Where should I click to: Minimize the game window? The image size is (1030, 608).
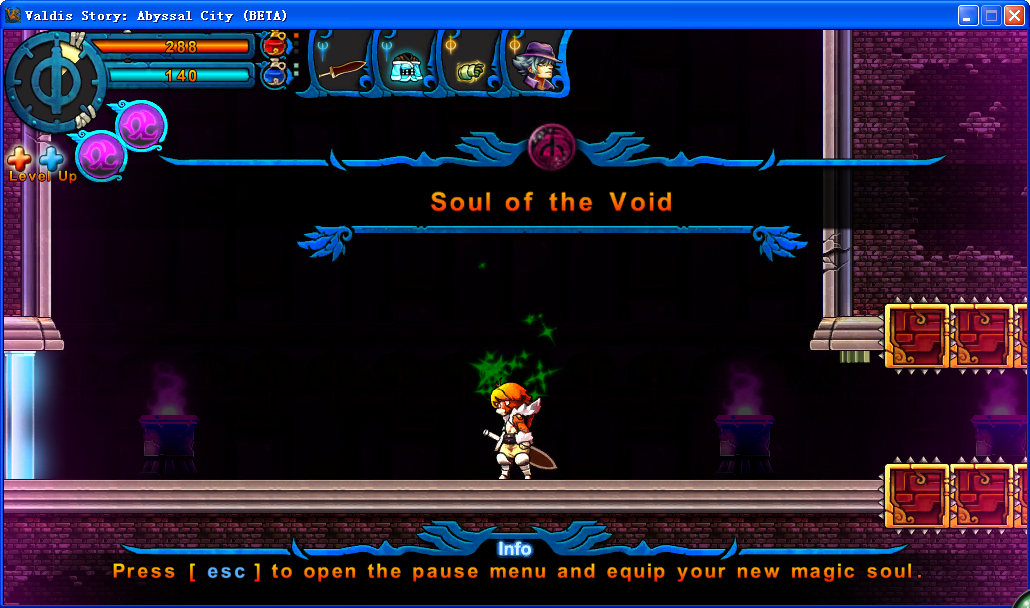pyautogui.click(x=968, y=15)
